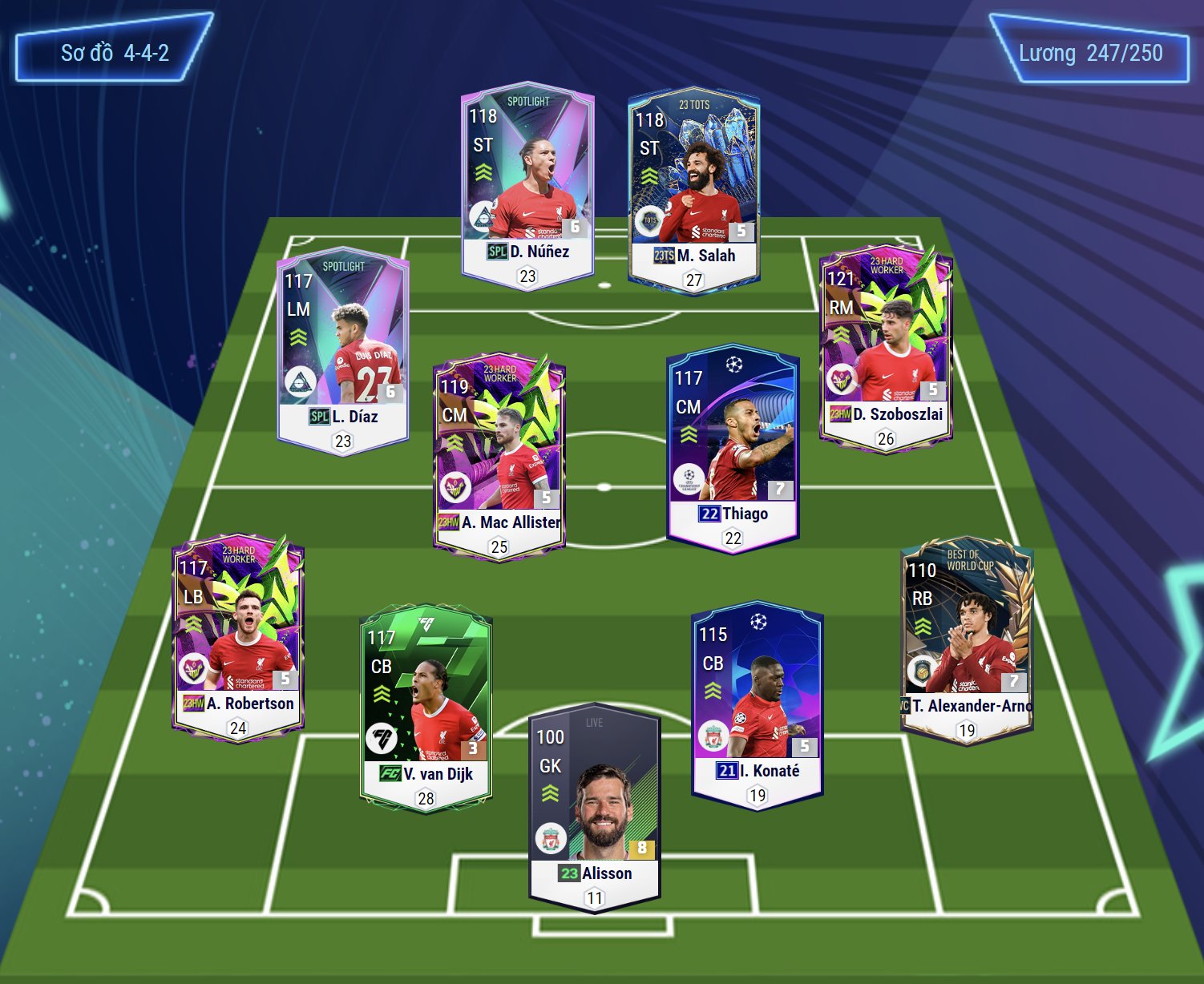Select the D. Núñez striker card
Image resolution: width=1204 pixels, height=984 pixels.
point(527,184)
